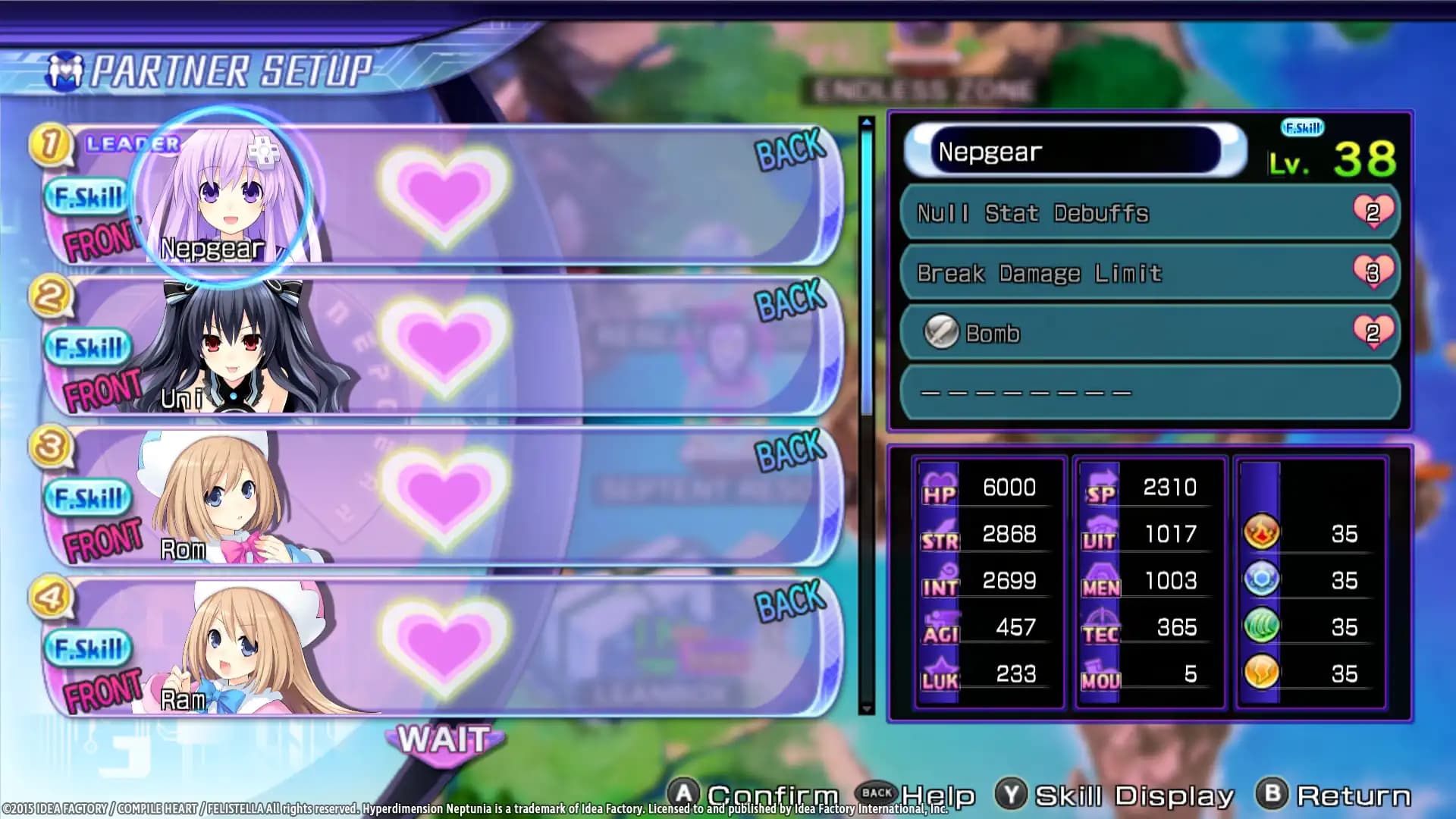Viewport: 1456px width, 819px height.
Task: Click the F.Skill badge next to Nepgear's level
Action: [x=1302, y=128]
